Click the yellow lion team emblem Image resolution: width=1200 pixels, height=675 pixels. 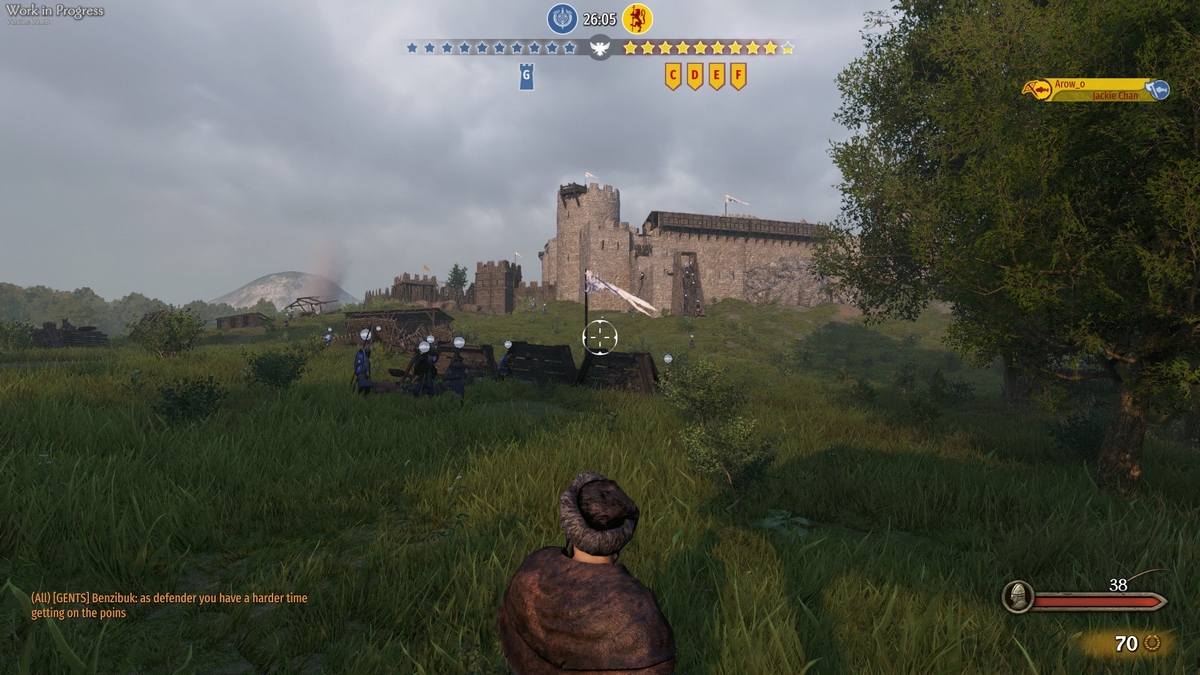click(x=637, y=18)
